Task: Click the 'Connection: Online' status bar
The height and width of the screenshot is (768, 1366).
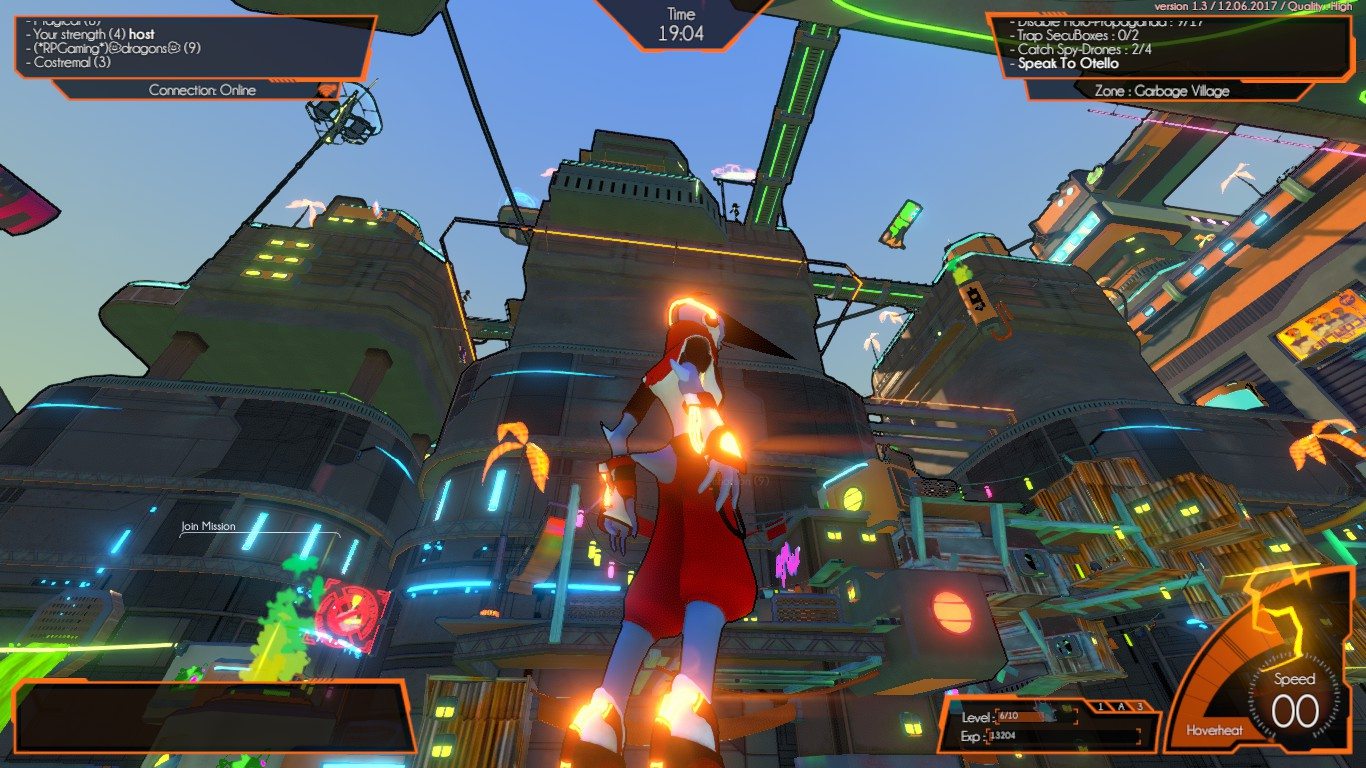Action: click(x=202, y=90)
